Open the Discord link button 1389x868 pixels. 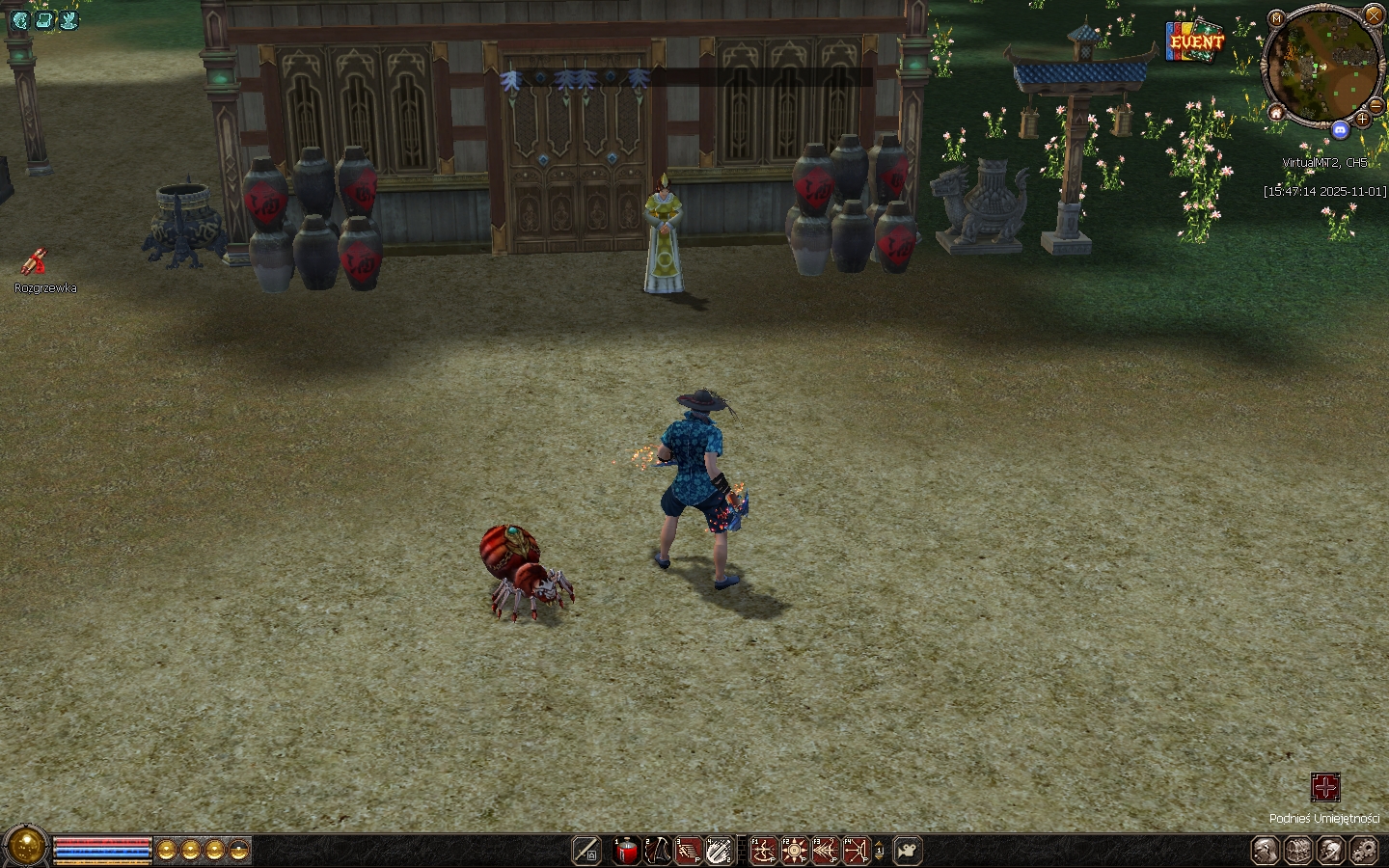coord(1340,129)
